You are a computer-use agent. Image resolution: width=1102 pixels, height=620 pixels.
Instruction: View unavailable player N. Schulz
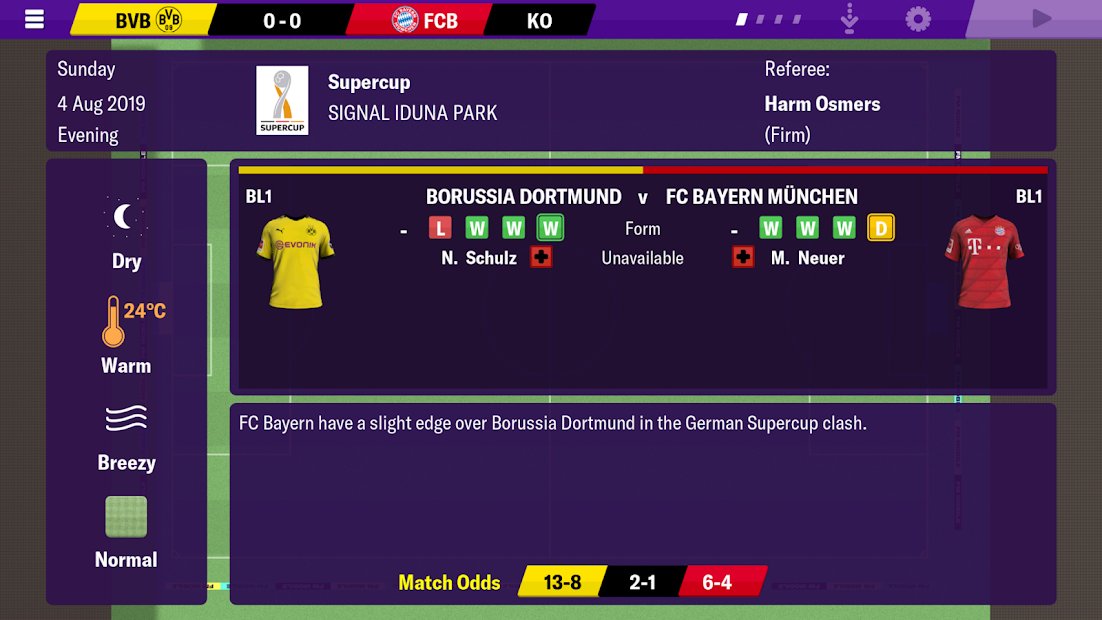(479, 258)
